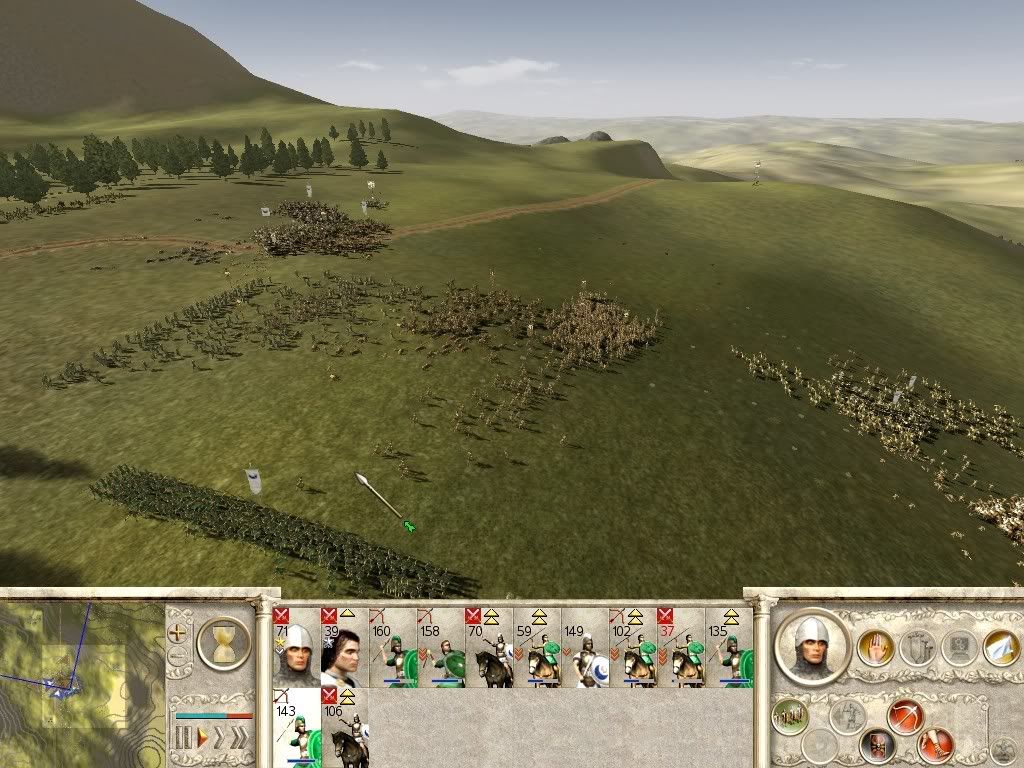This screenshot has height=768, width=1024.
Task: Toggle fire at will bow icon
Action: coord(905,716)
